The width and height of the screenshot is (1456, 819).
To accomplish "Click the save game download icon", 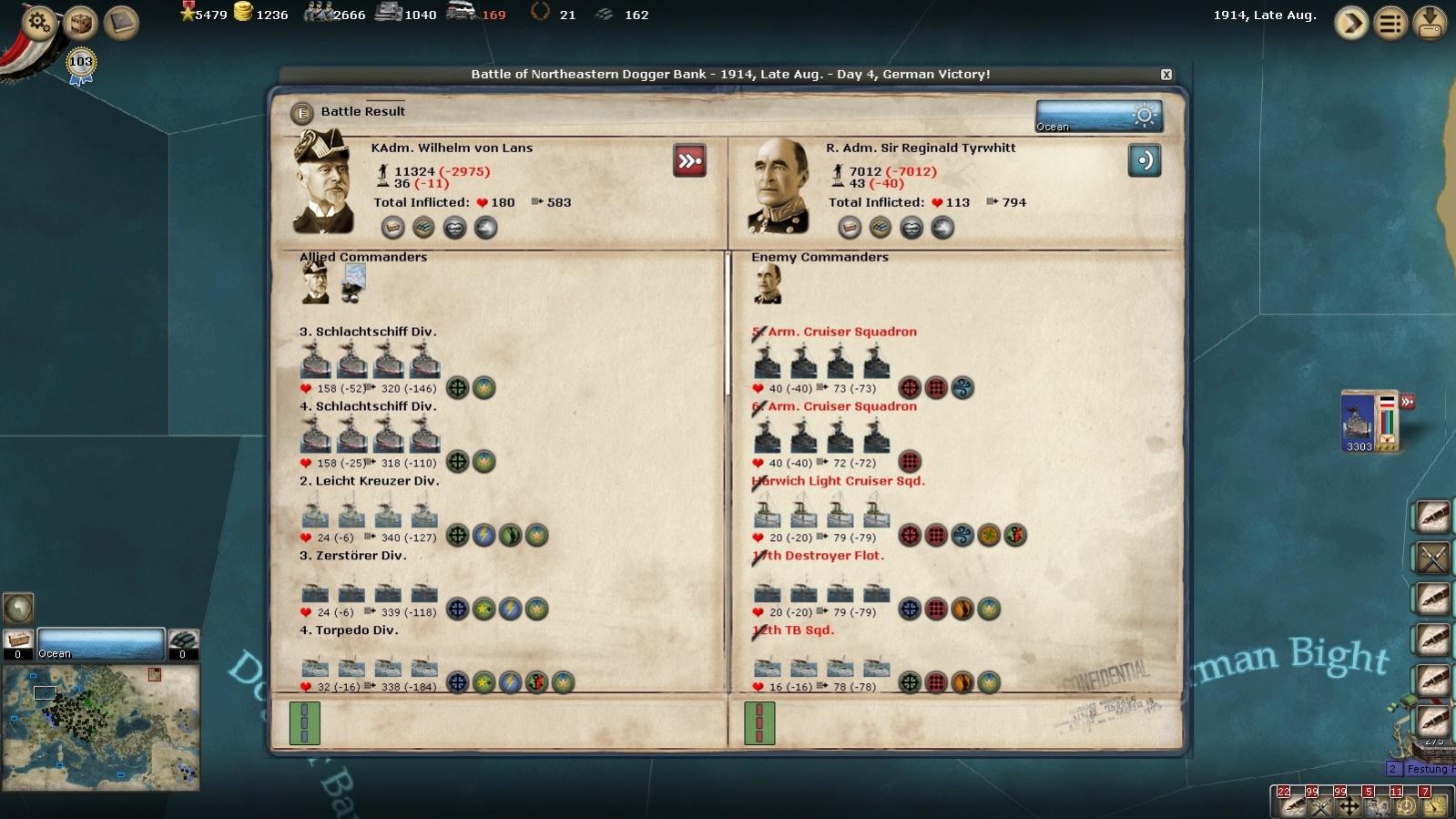I will (x=1430, y=23).
